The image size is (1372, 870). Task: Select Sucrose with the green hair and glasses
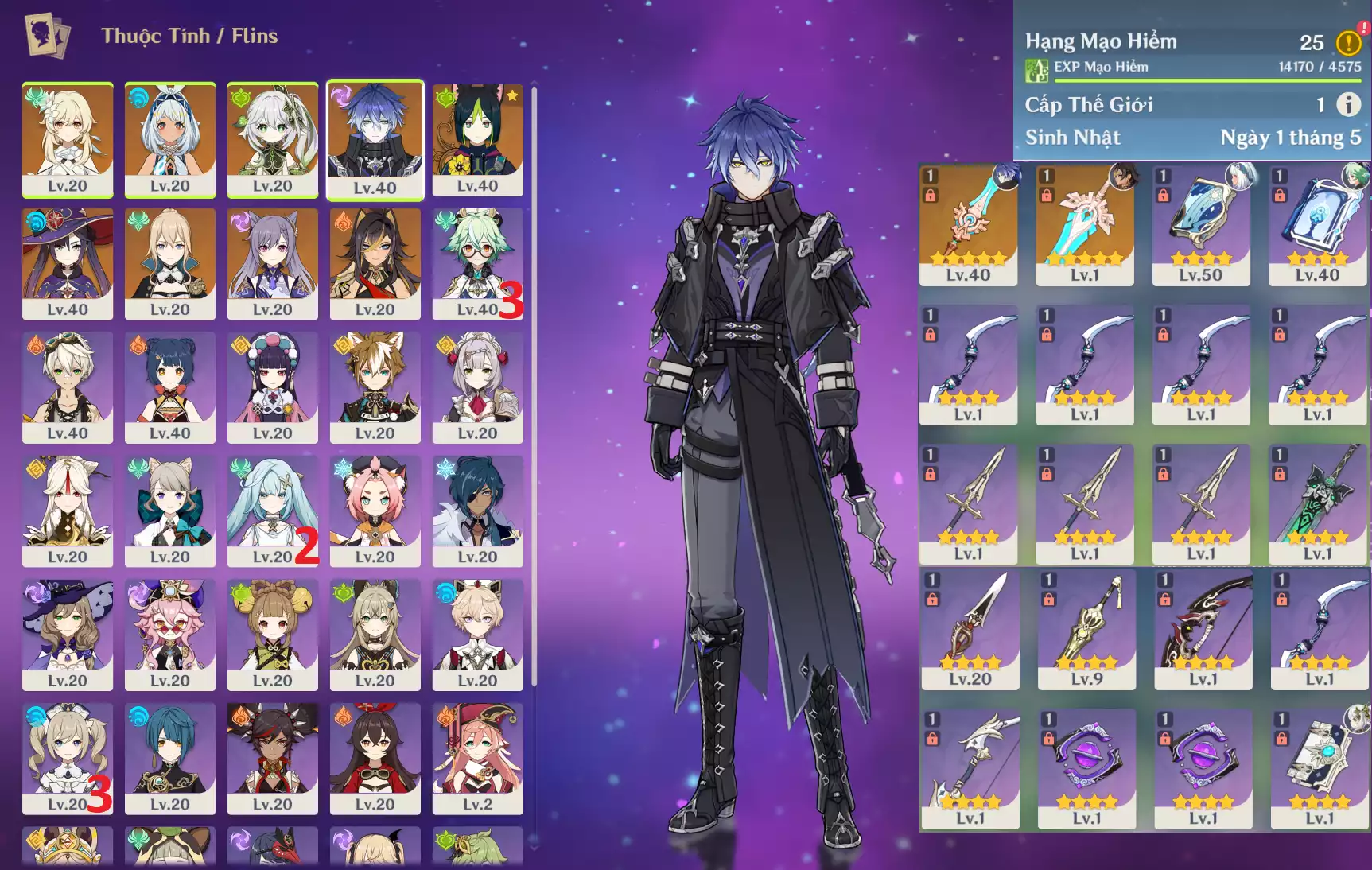pos(477,263)
